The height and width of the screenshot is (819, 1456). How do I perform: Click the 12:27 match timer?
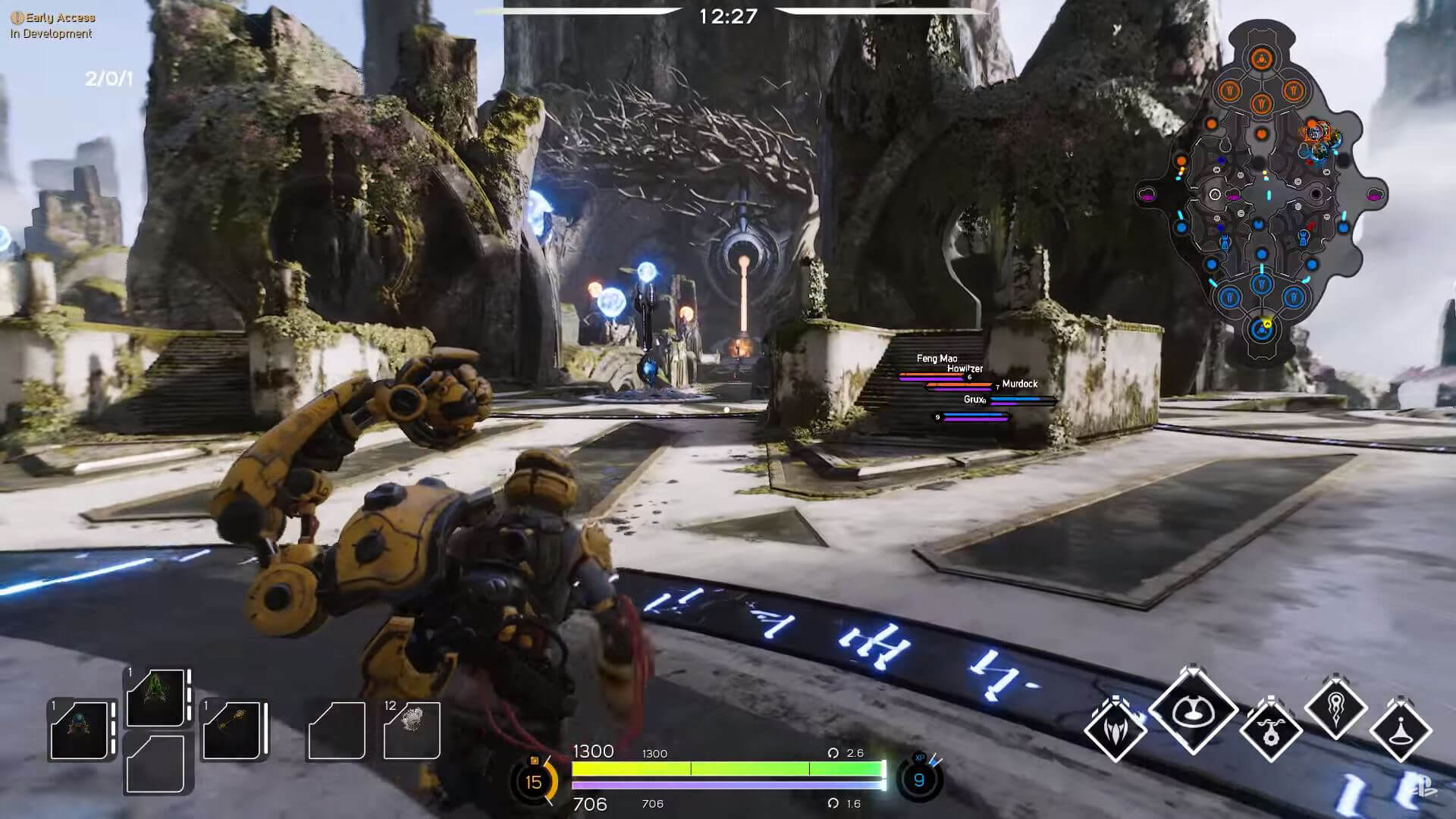[726, 14]
